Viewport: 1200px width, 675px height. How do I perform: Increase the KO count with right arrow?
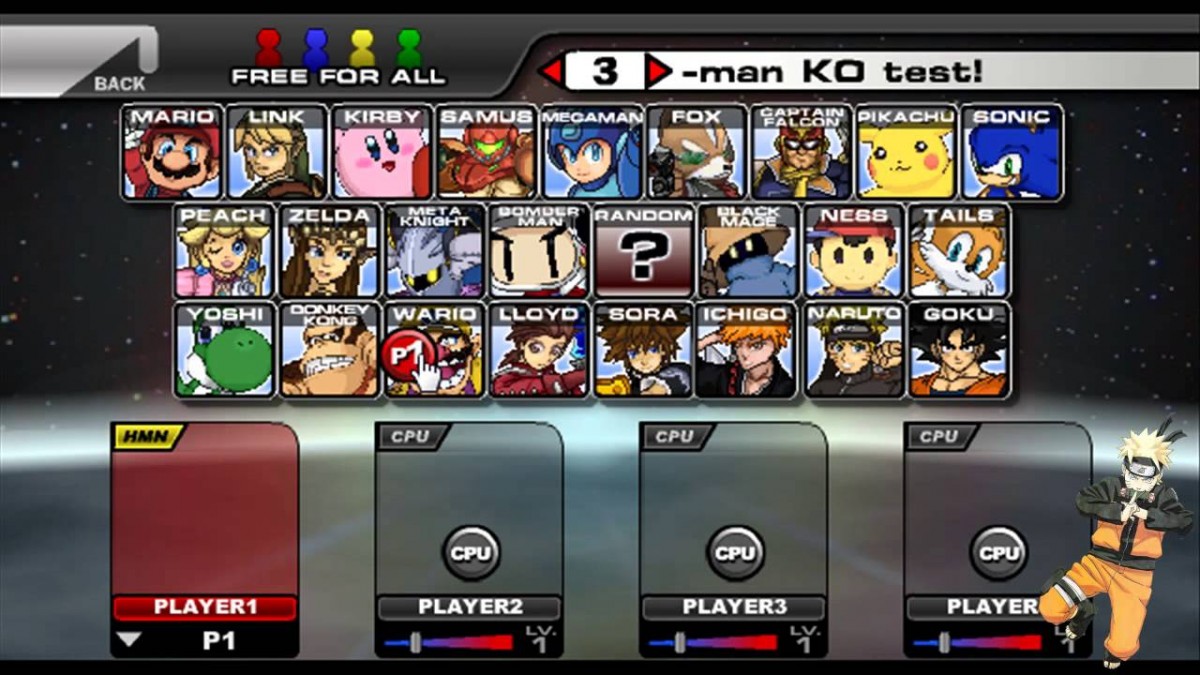point(658,71)
